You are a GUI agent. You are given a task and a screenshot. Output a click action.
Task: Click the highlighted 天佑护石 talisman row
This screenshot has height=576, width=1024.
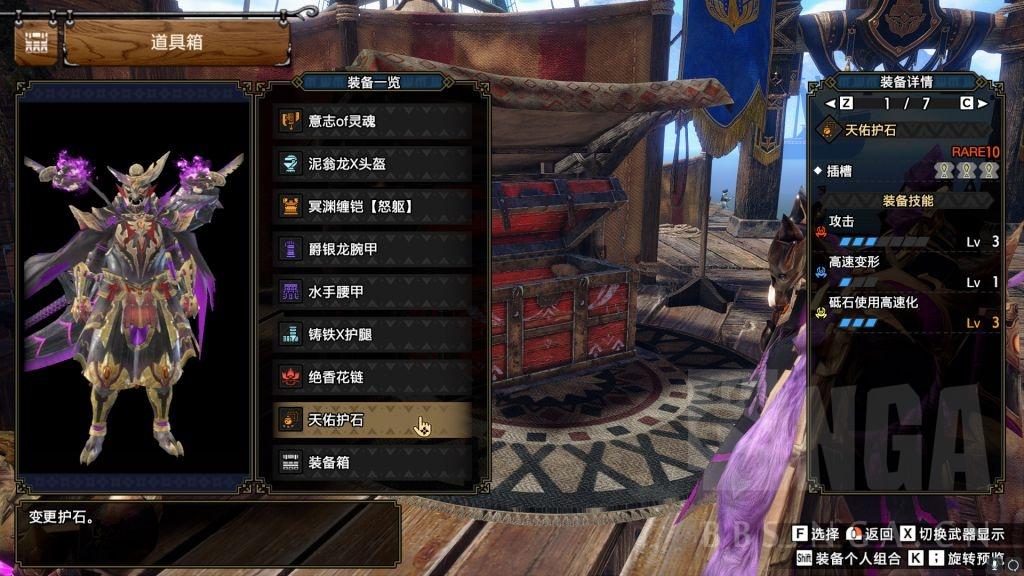(x=372, y=420)
